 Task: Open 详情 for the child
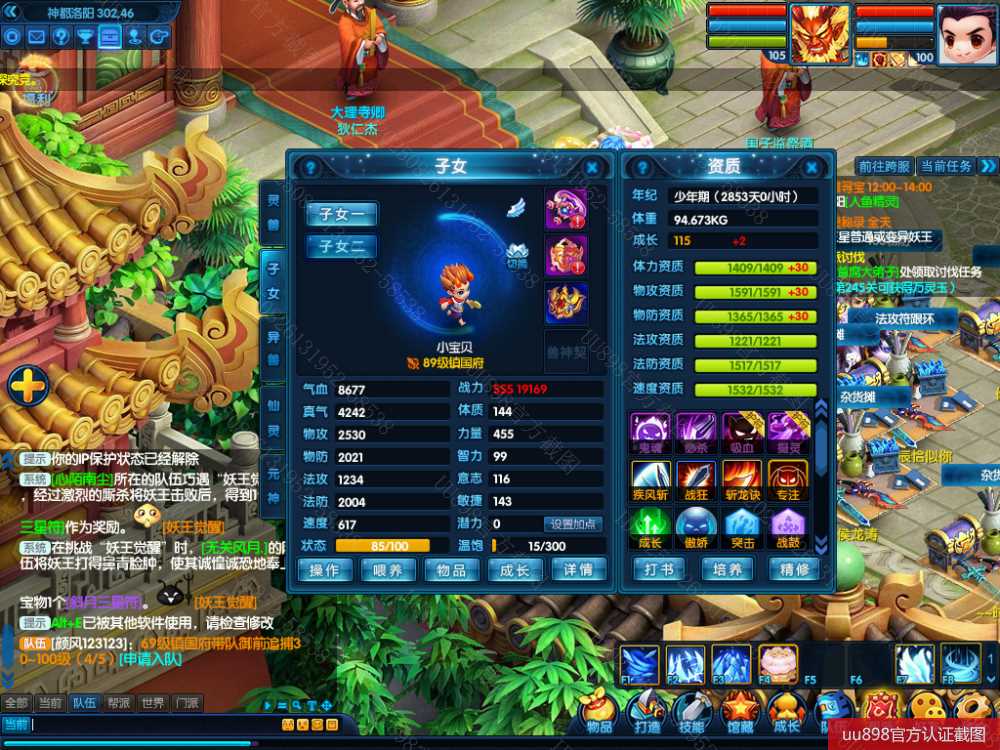(578, 569)
